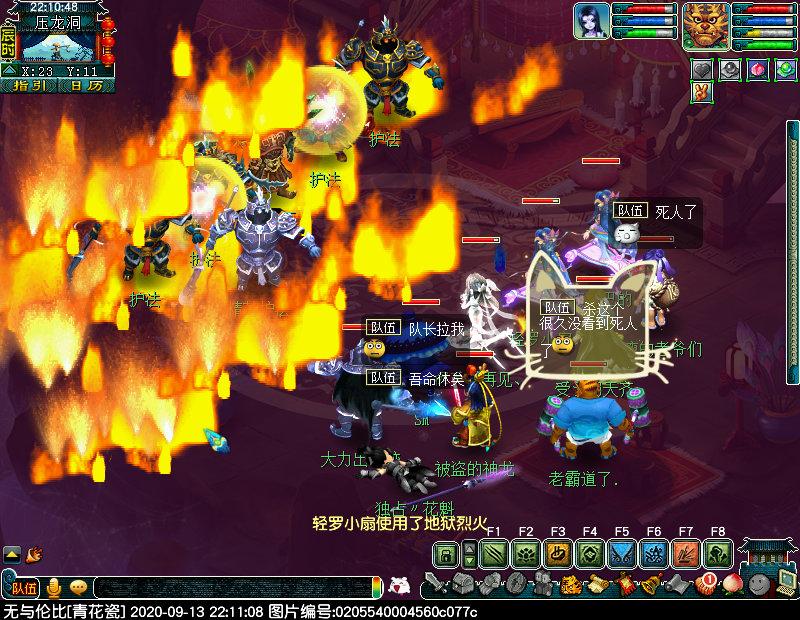800x620 pixels.
Task: Activate the F2 lotus skill
Action: (525, 555)
